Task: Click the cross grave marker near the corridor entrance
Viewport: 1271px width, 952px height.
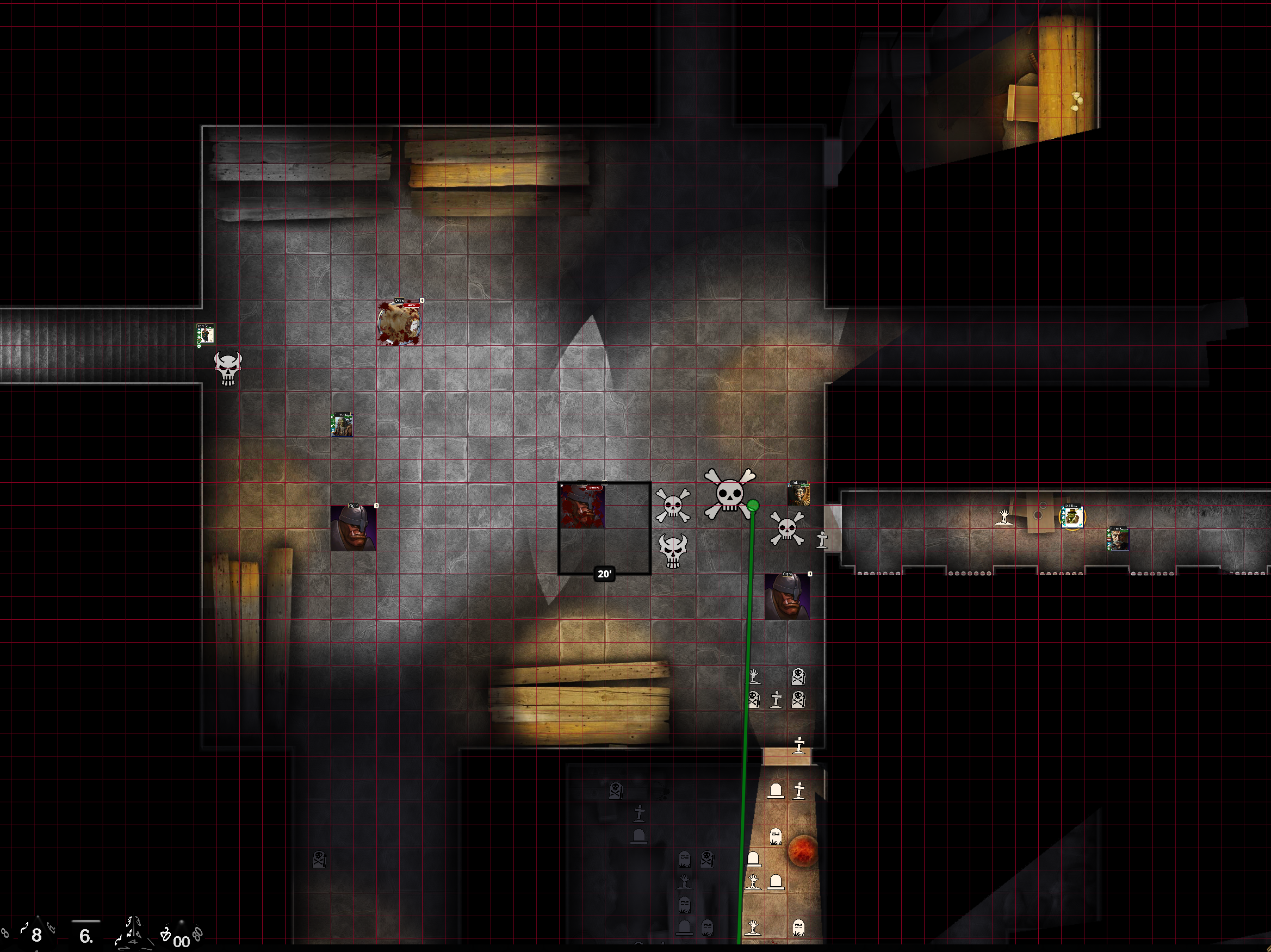Action: 822,540
